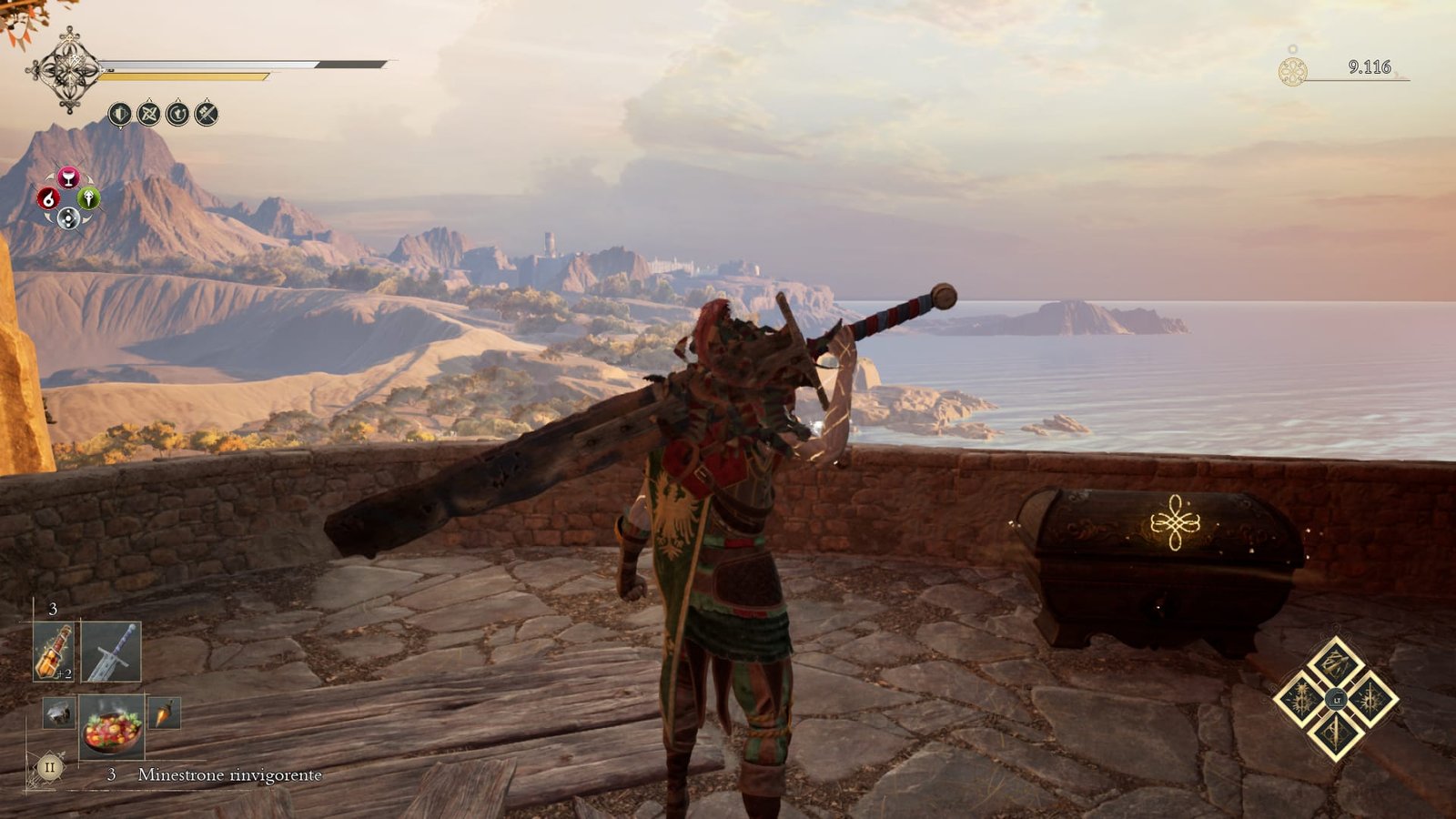Click the roman numeral II loadout badge
This screenshot has height=819, width=1456.
[x=49, y=767]
